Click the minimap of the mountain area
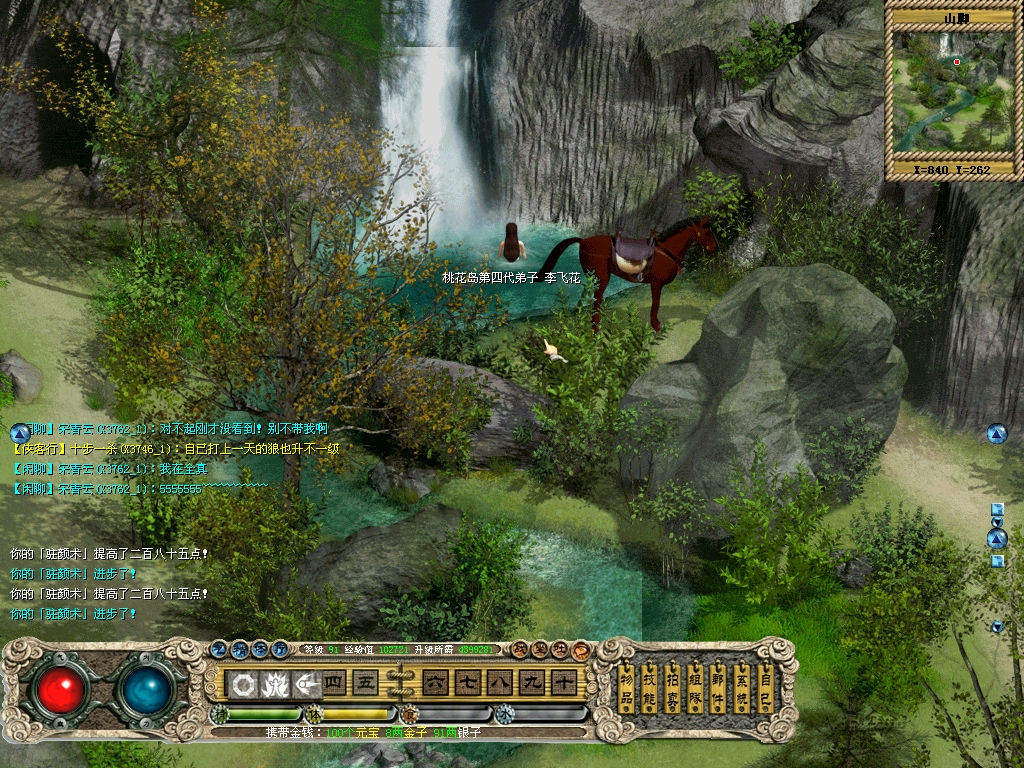Screen dimensions: 1024x768 click(x=950, y=91)
